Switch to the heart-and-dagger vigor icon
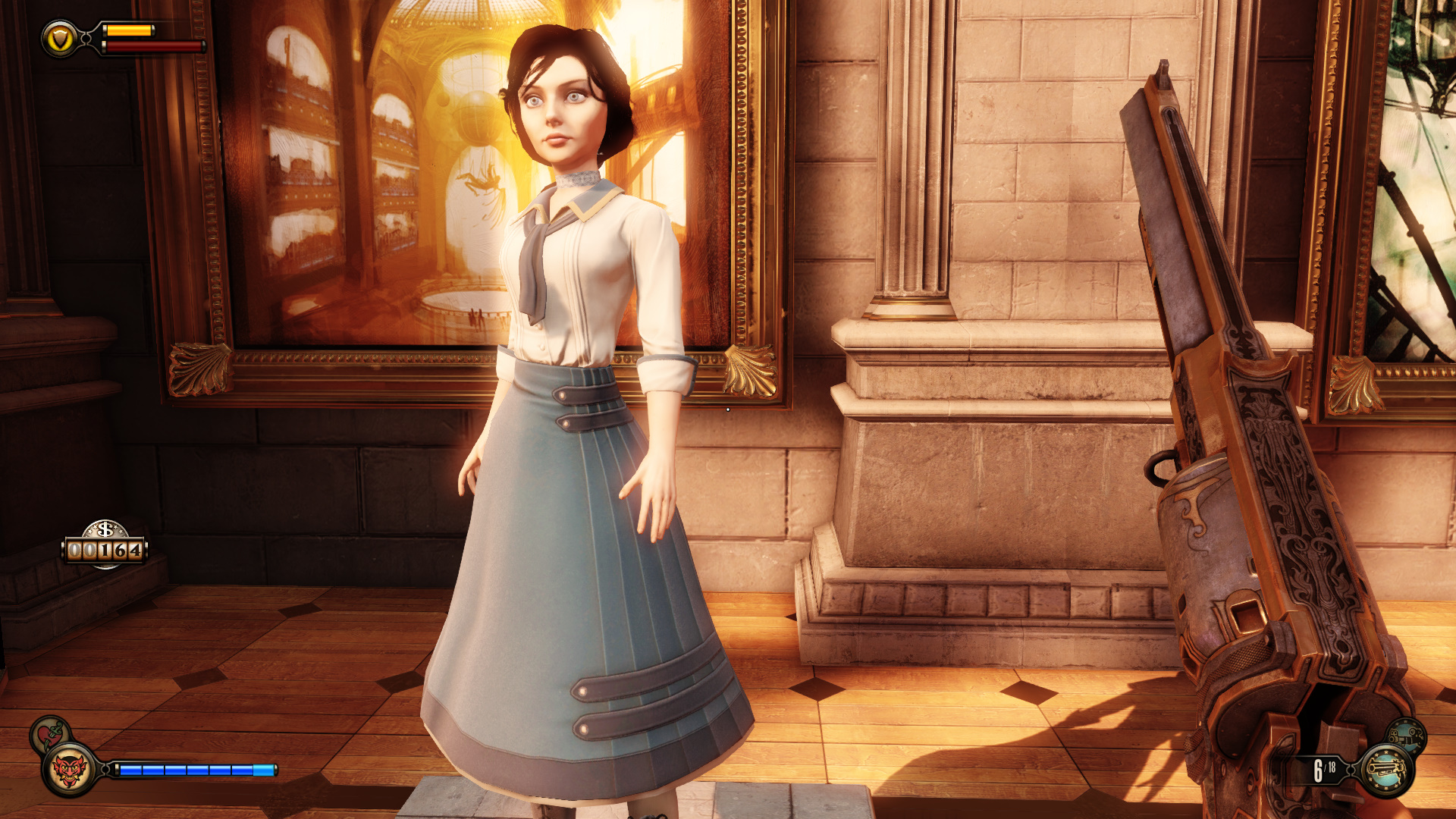The width and height of the screenshot is (1456, 819). [x=50, y=733]
